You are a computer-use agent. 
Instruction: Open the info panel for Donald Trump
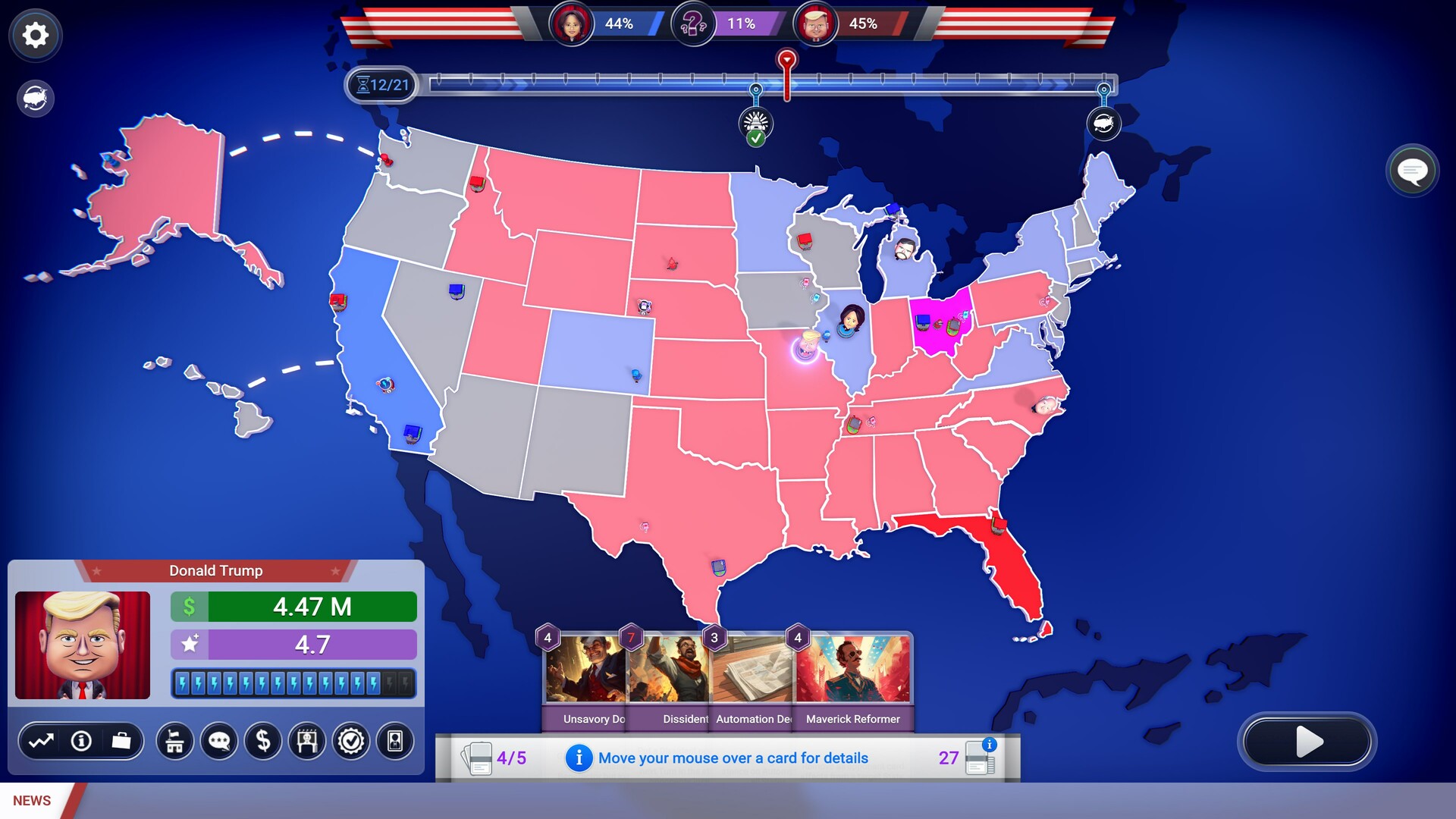(81, 741)
